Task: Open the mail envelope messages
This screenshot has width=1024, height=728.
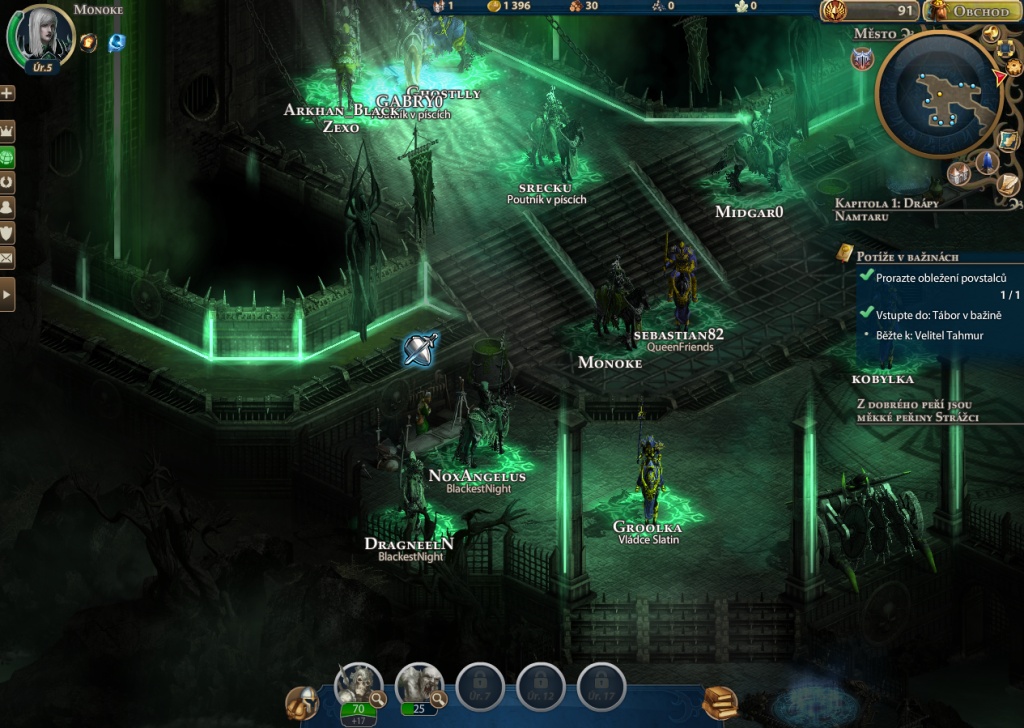Action: click(7, 259)
